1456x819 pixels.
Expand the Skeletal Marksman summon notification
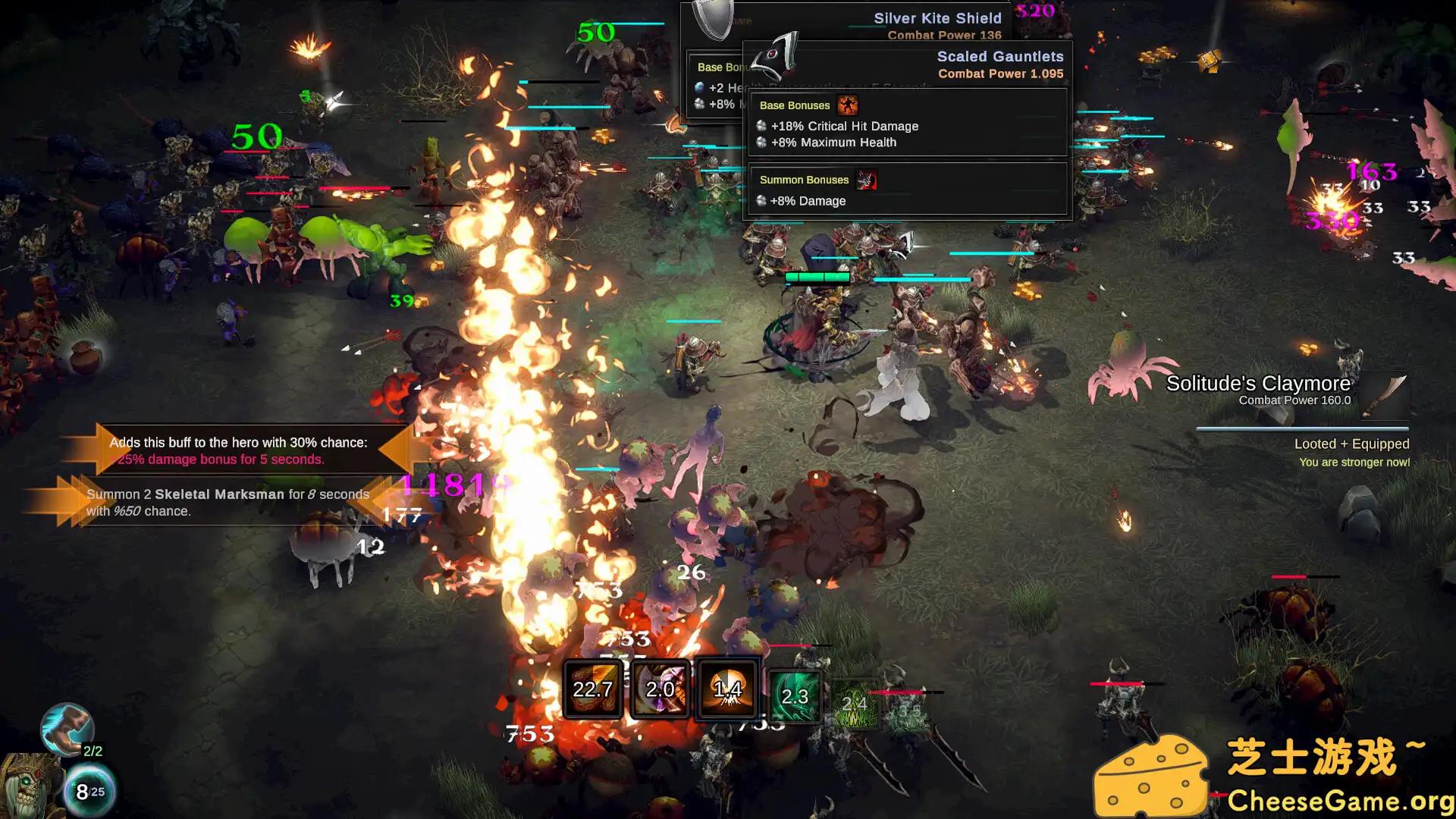227,502
